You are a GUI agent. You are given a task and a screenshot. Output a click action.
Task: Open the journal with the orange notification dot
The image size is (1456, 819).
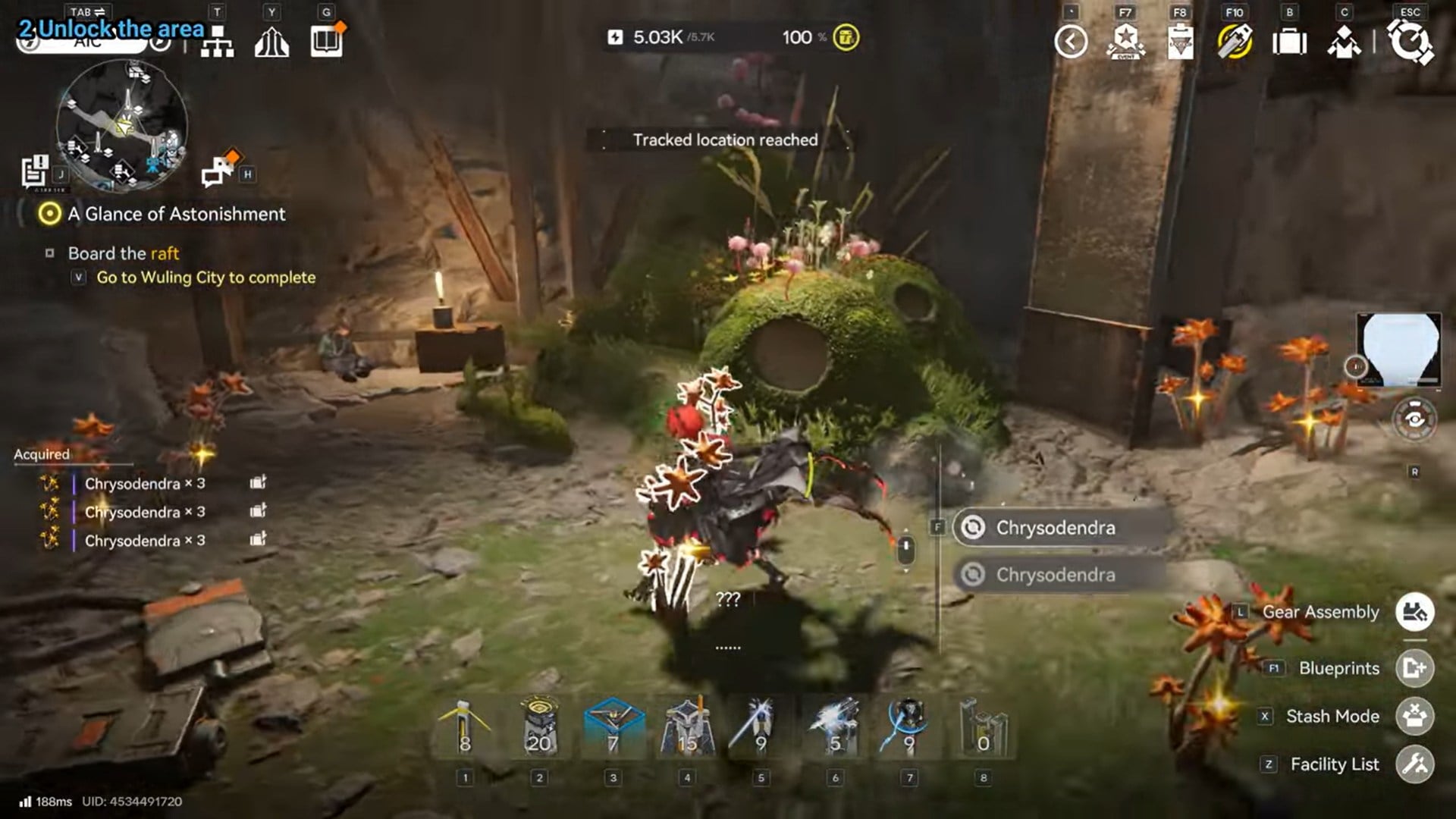325,40
